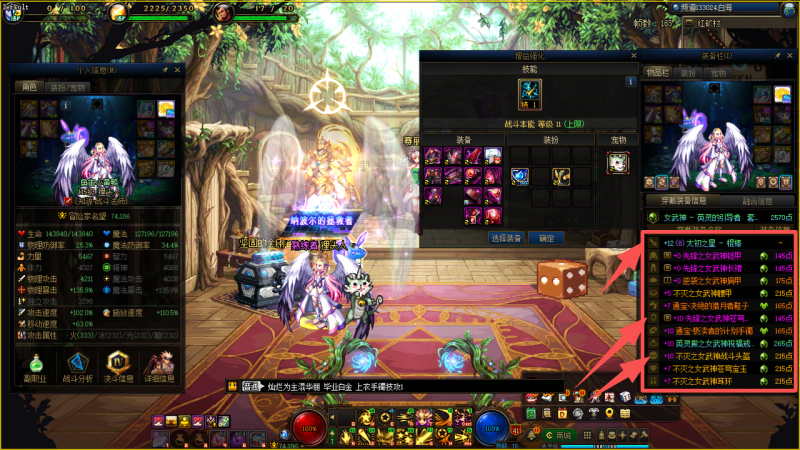This screenshot has height=450, width=800.
Task: Select the pet slot under 宠物
Action: (x=617, y=162)
